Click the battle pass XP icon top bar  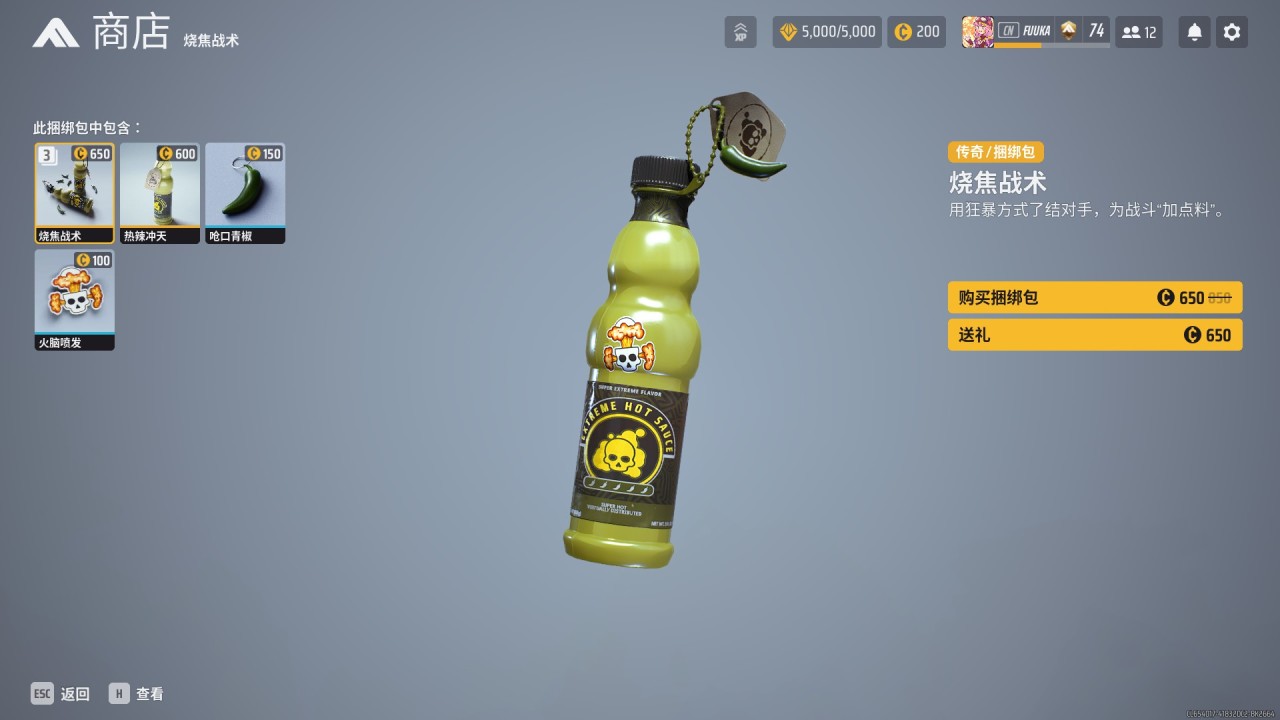coord(740,31)
